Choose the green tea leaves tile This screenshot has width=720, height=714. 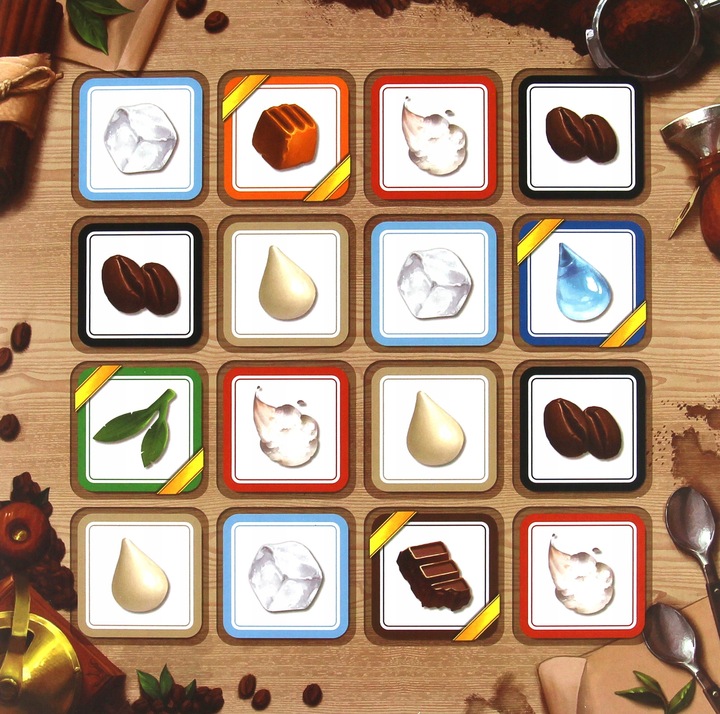point(139,429)
